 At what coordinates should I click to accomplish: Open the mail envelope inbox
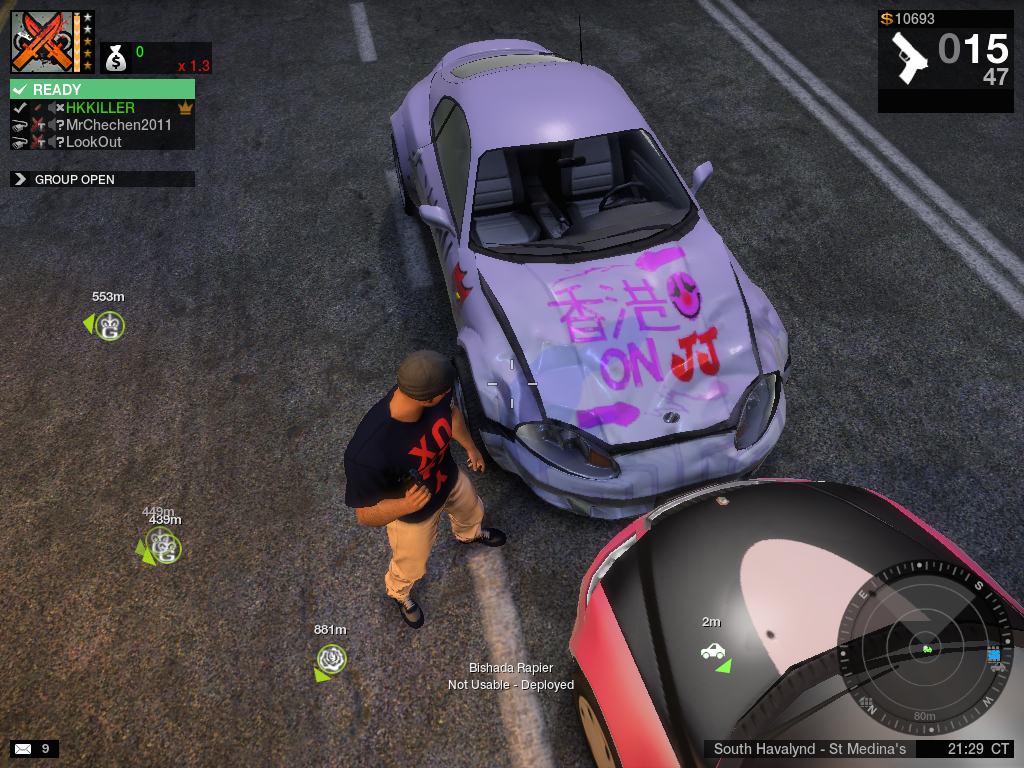(x=22, y=748)
